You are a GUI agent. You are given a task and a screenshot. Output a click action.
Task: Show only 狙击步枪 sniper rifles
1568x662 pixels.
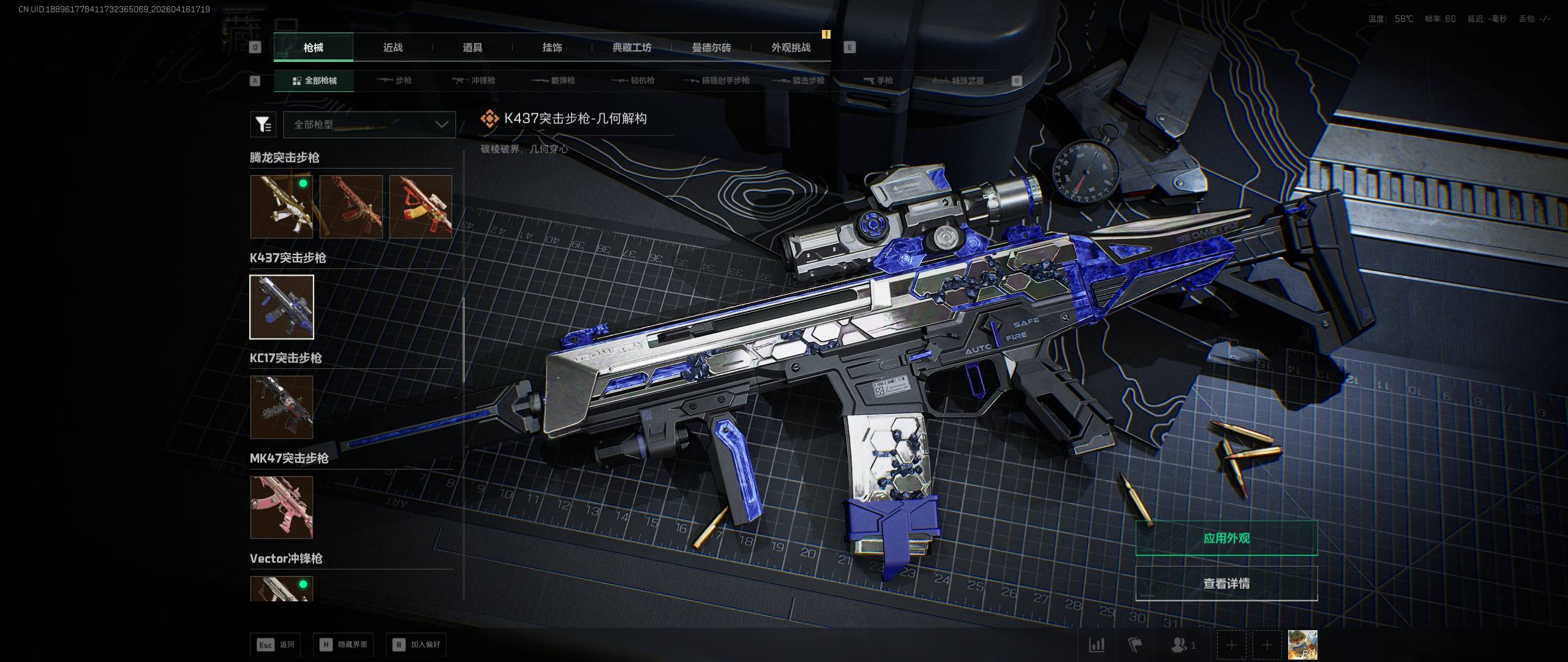tap(799, 81)
